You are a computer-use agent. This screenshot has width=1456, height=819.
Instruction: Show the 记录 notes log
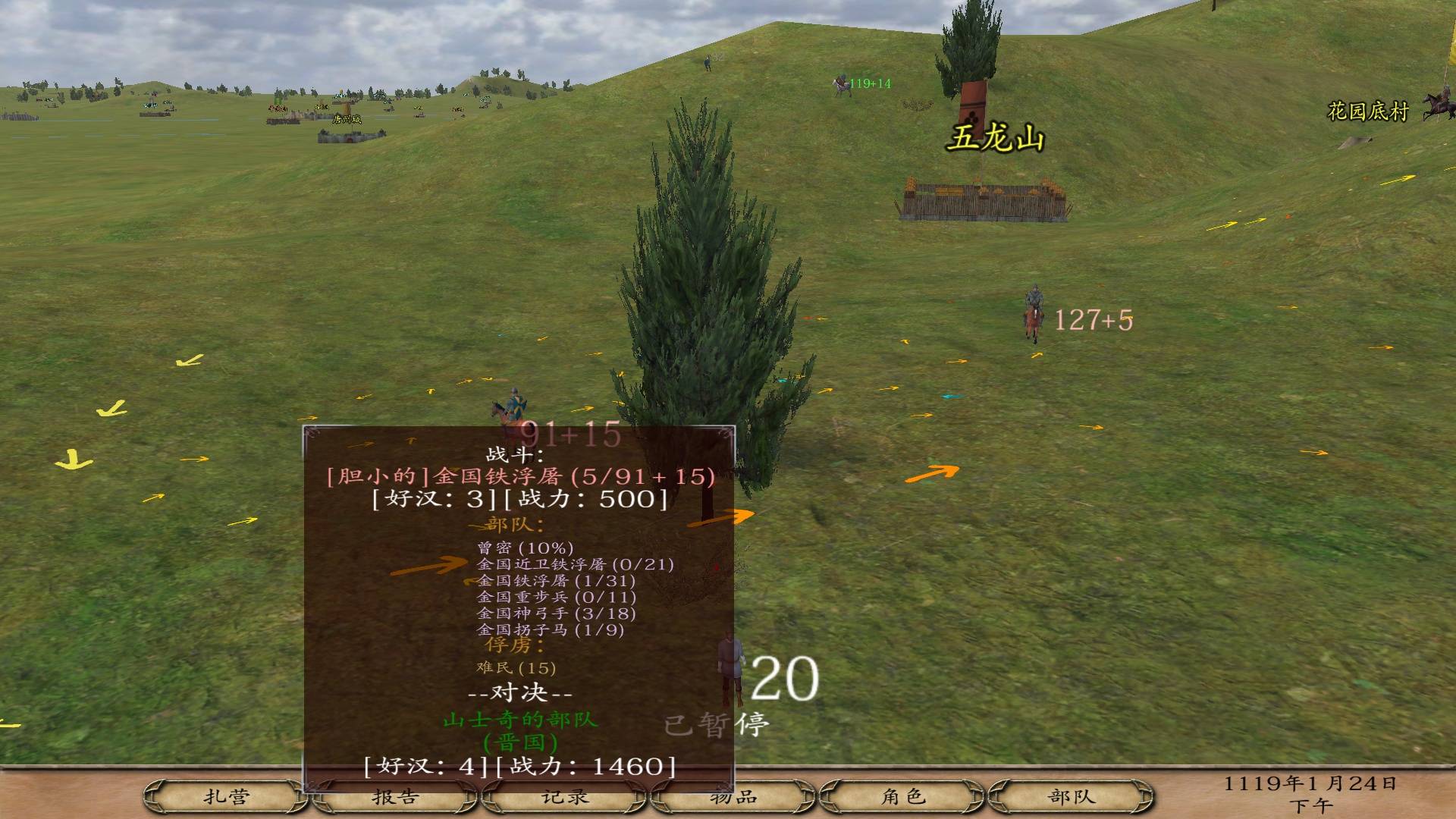pyautogui.click(x=565, y=797)
